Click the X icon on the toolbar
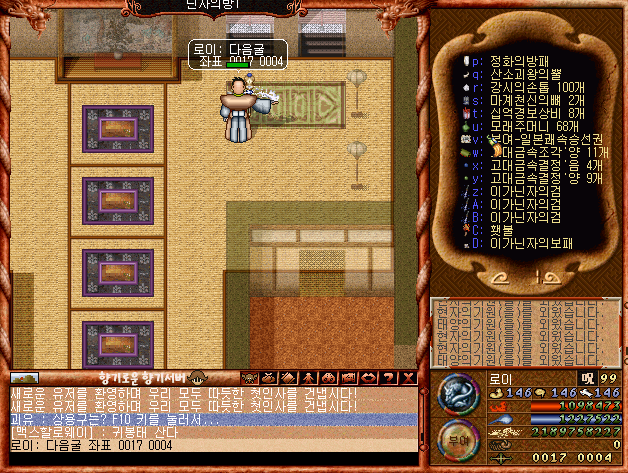The height and width of the screenshot is (473, 628). [x=407, y=378]
